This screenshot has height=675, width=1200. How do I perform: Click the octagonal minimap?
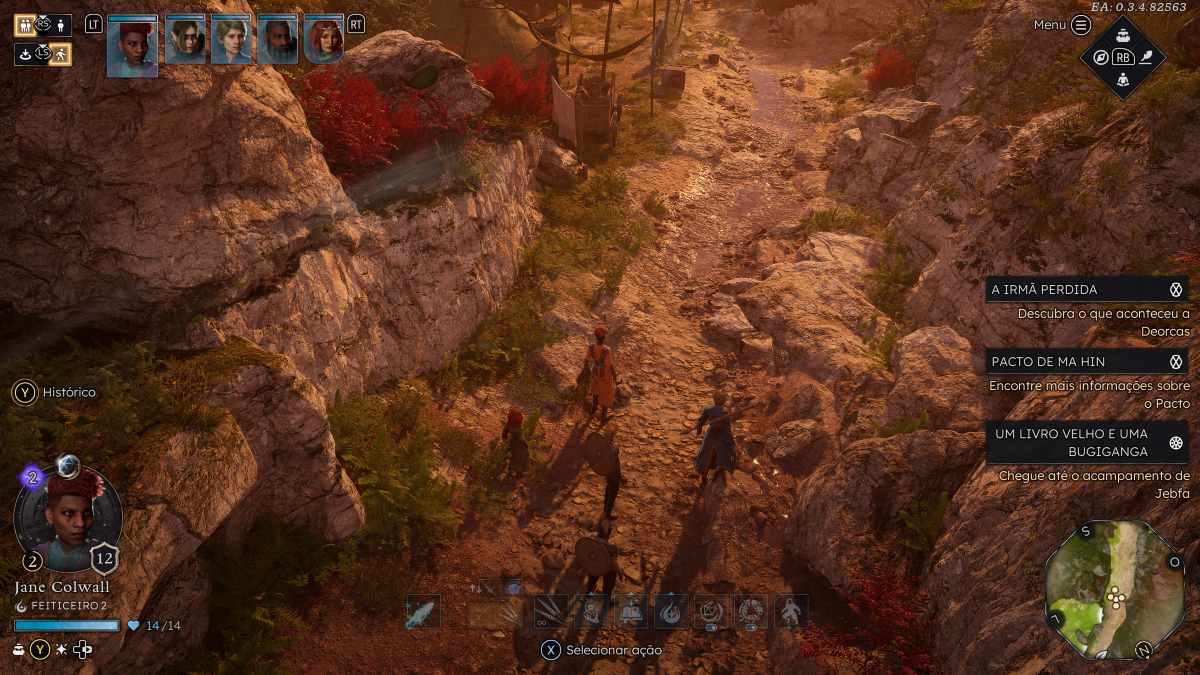click(x=1114, y=590)
